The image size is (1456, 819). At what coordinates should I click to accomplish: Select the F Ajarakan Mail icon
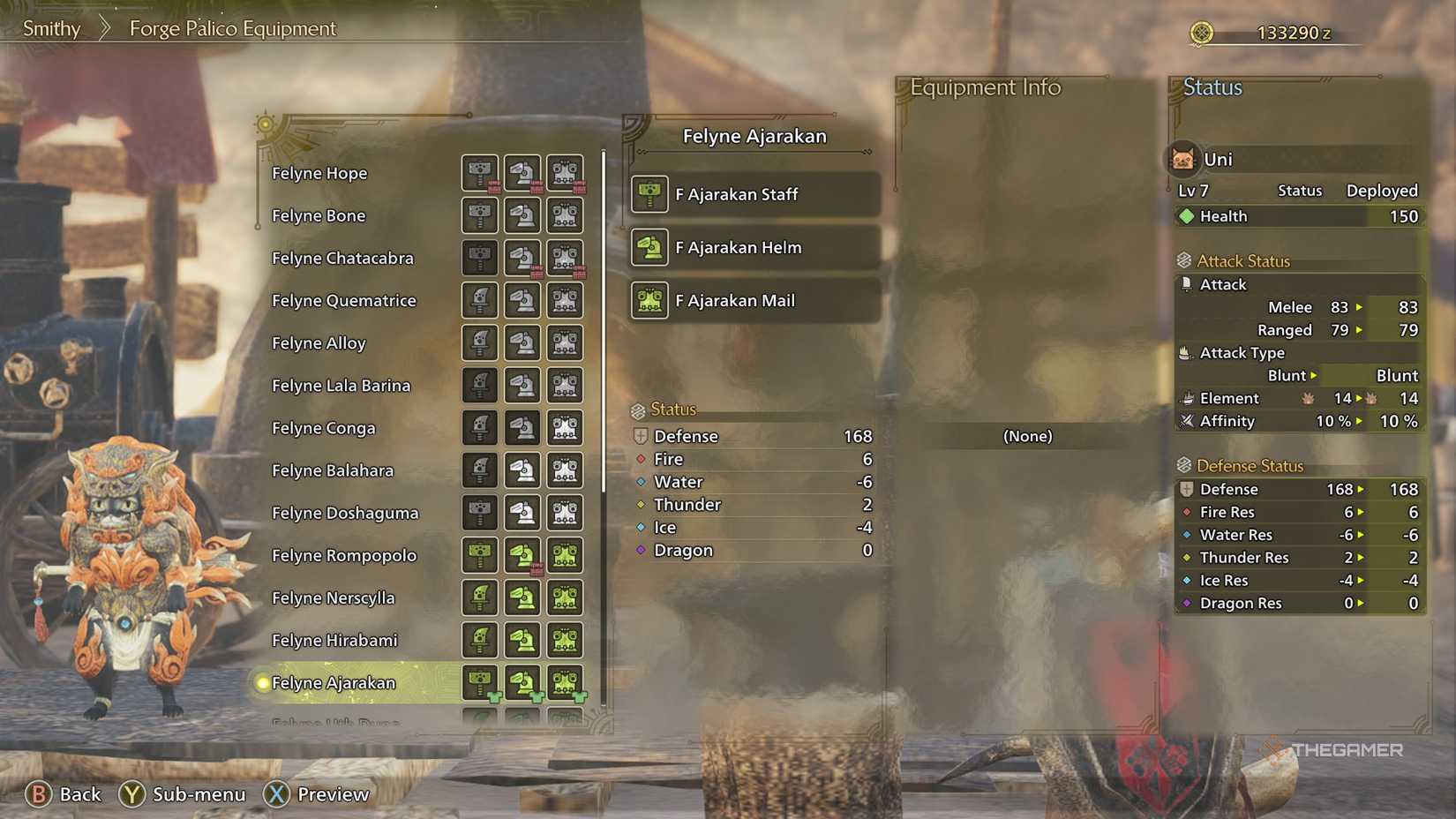(x=649, y=301)
